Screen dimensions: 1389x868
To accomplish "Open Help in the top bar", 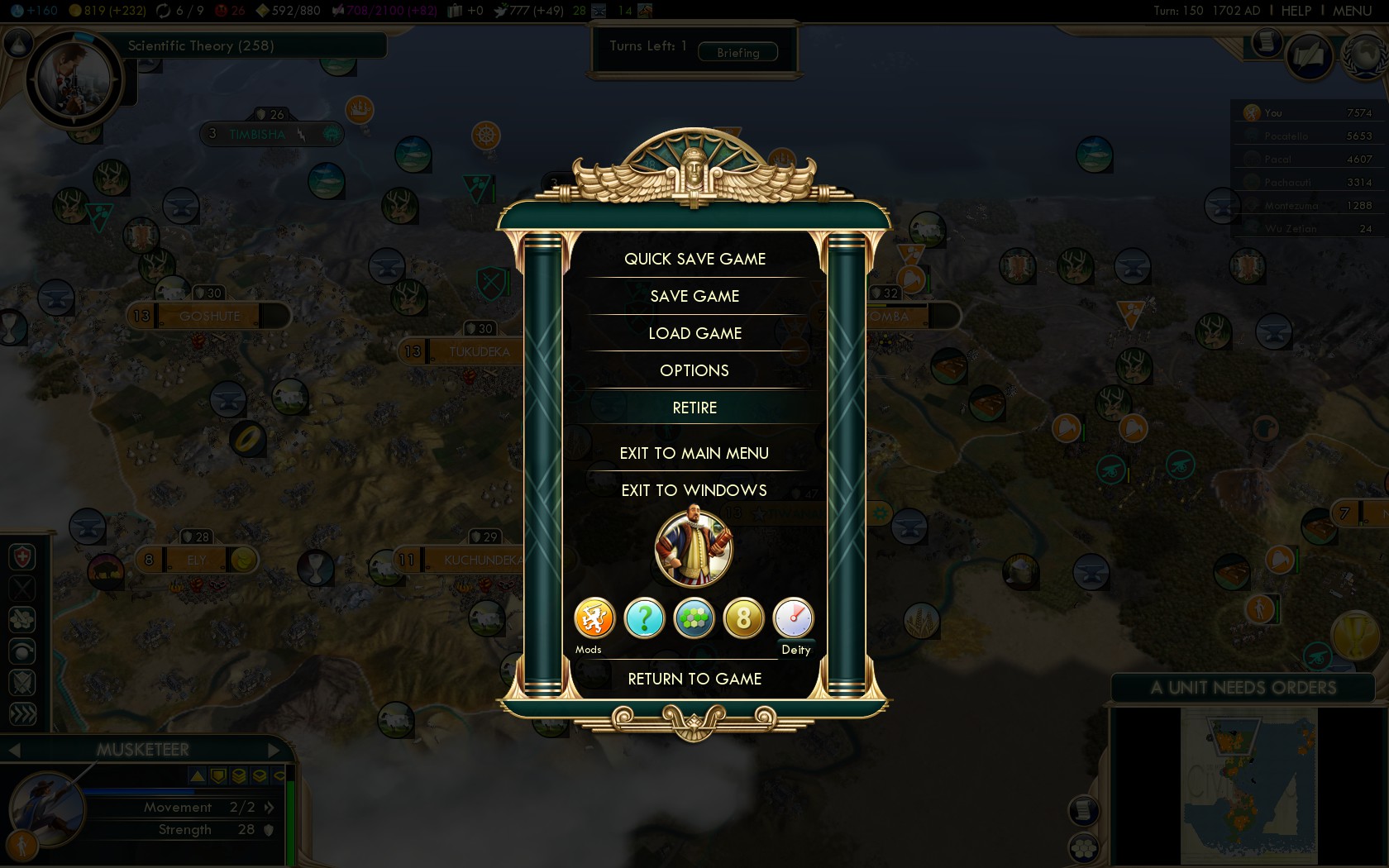I will [1296, 11].
